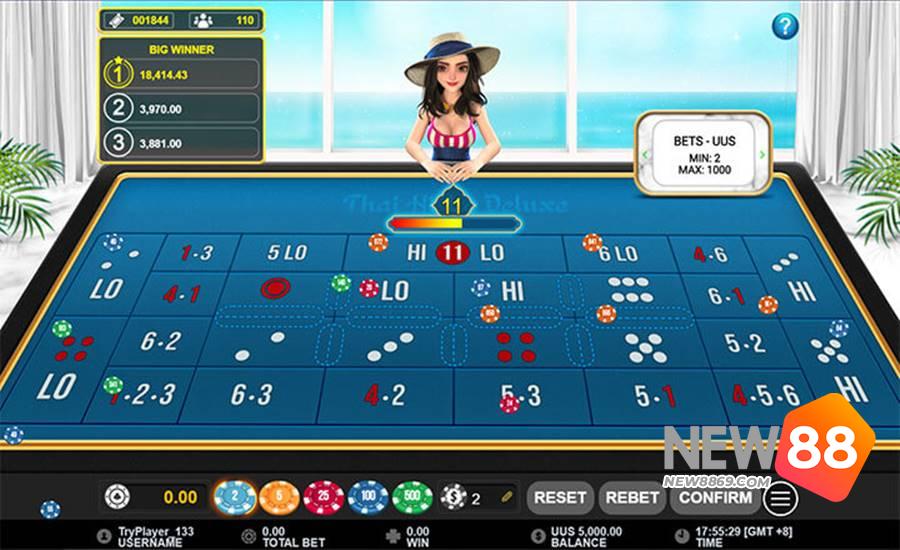Open the hamburger menu
This screenshot has width=900, height=550.
click(x=782, y=497)
